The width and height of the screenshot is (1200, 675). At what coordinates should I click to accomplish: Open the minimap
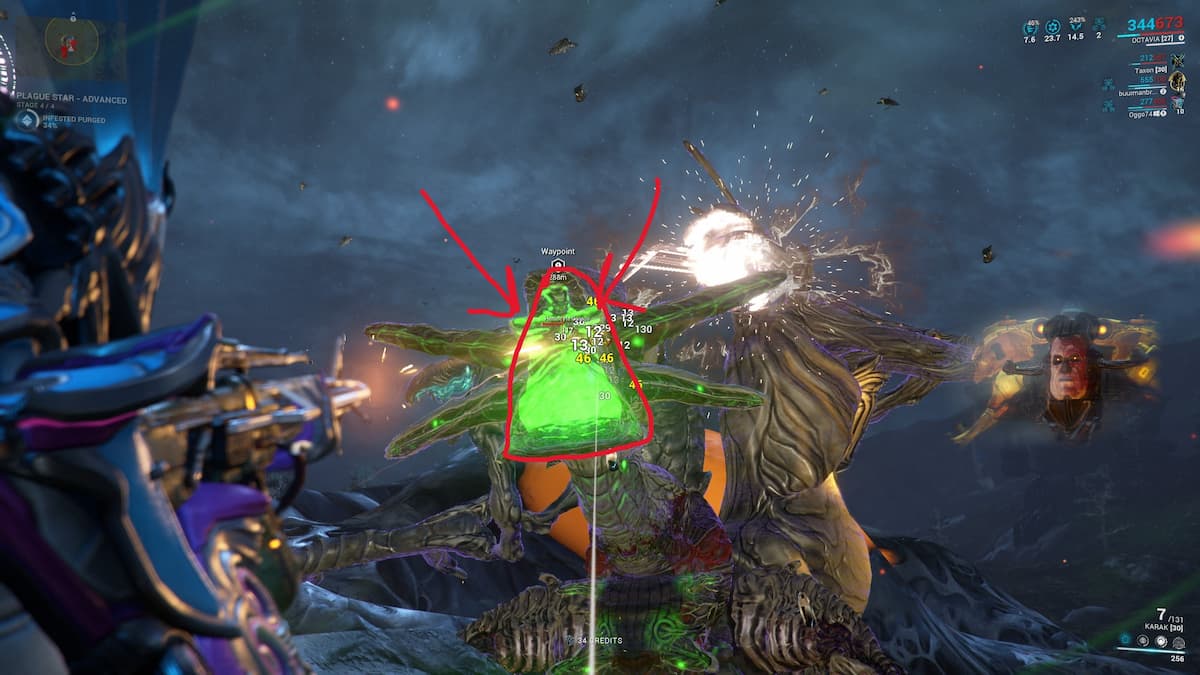coord(71,41)
